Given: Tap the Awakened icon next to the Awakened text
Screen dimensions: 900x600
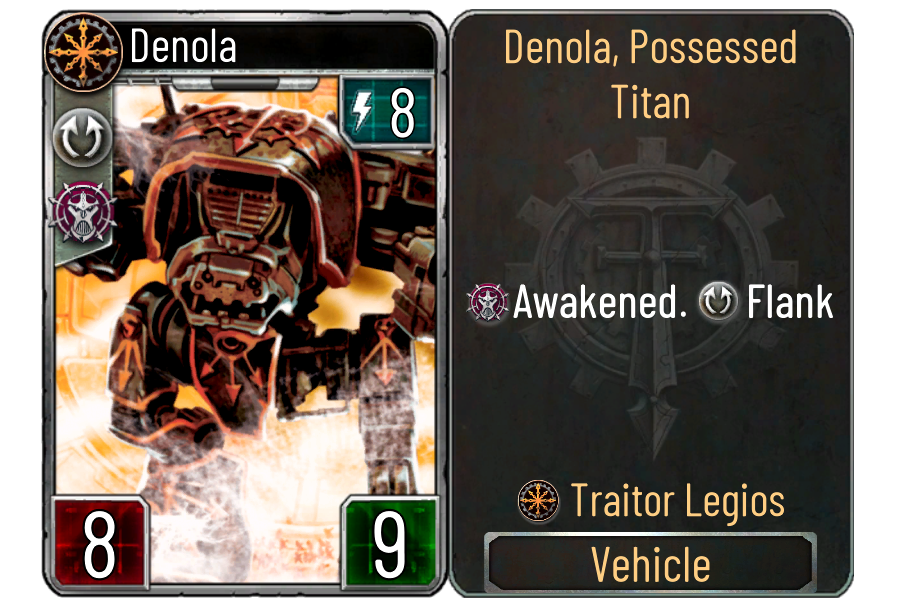Looking at the screenshot, I should [489, 303].
